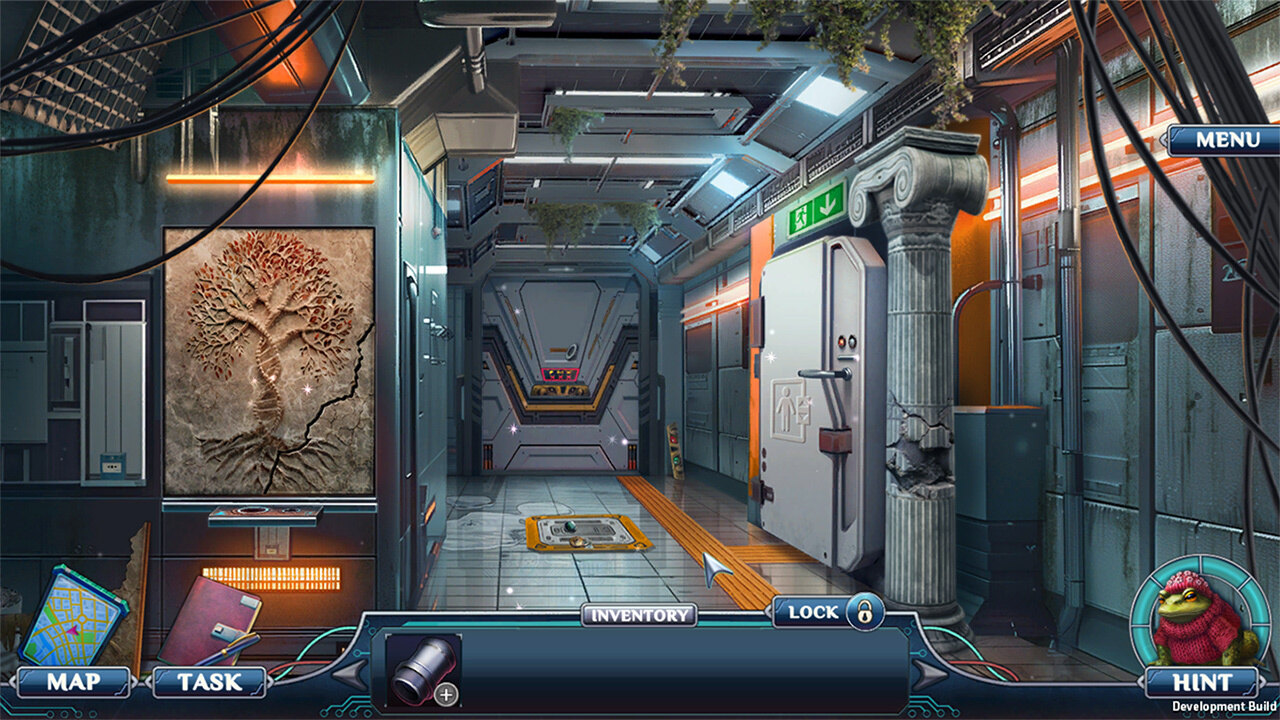Open the city map tablet icon

click(x=72, y=615)
